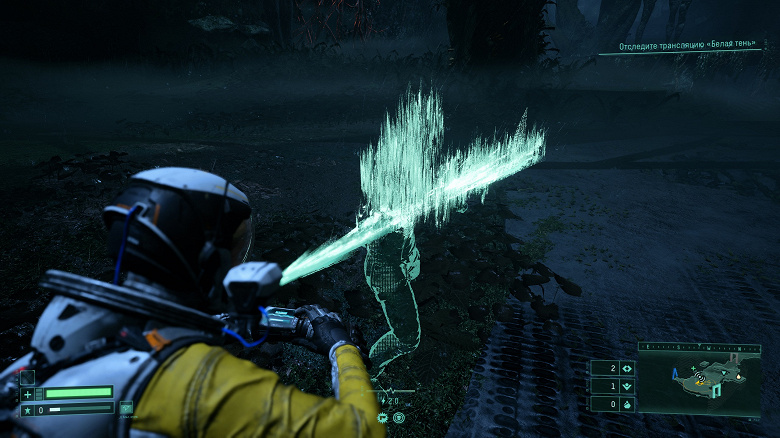Select the objective tracker "Белая тень"
The width and height of the screenshot is (780, 438).
688,46
